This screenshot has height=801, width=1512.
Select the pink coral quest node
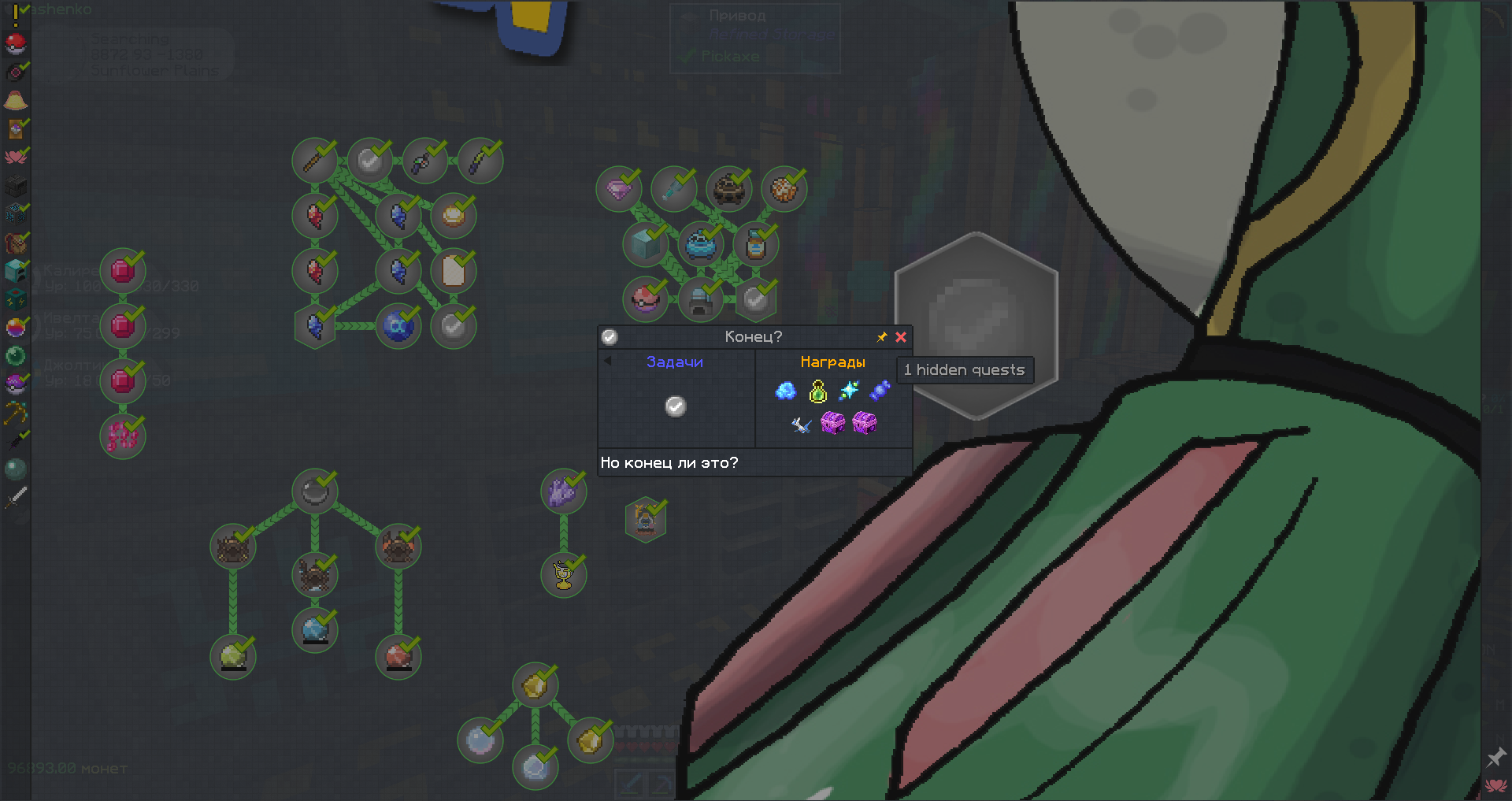click(122, 436)
